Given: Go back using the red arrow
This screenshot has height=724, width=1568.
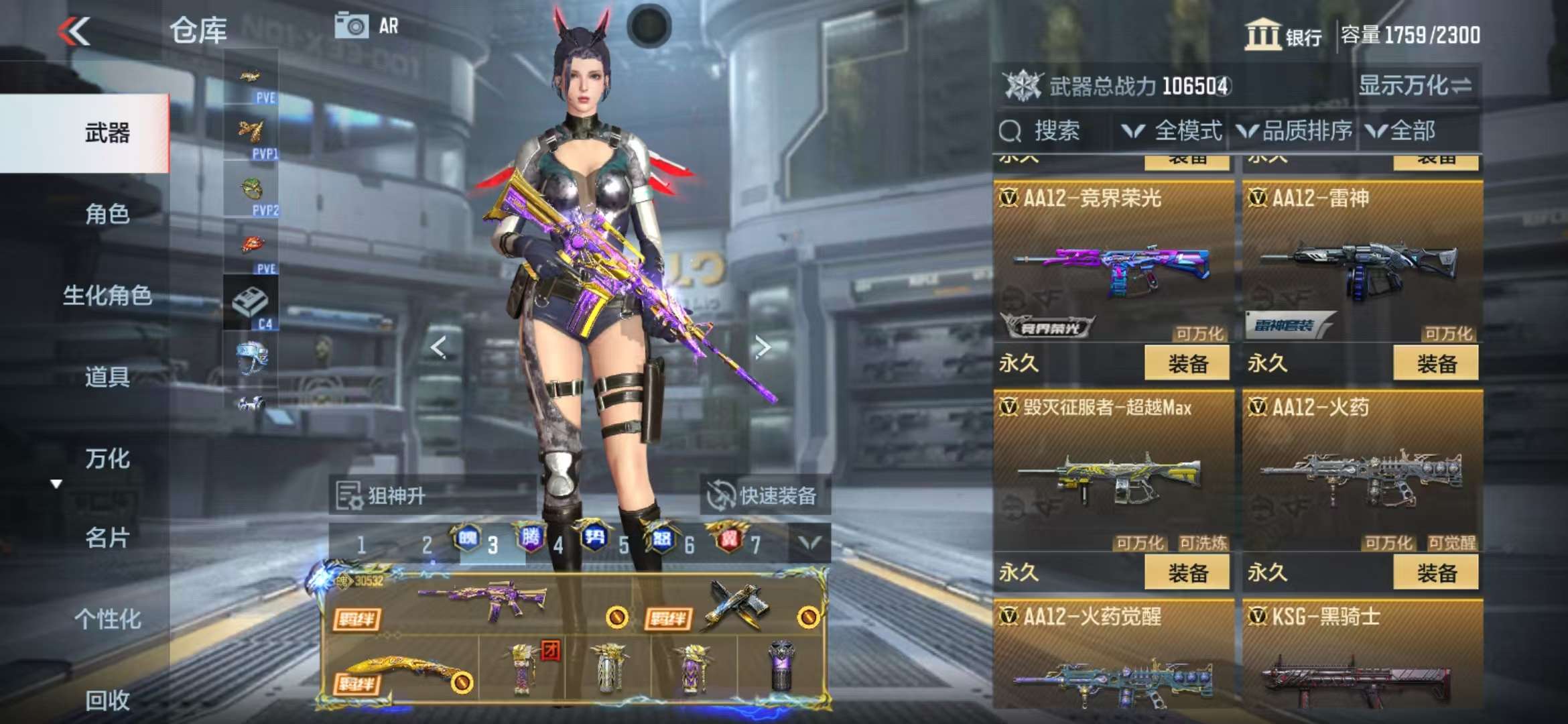Looking at the screenshot, I should coord(74,31).
